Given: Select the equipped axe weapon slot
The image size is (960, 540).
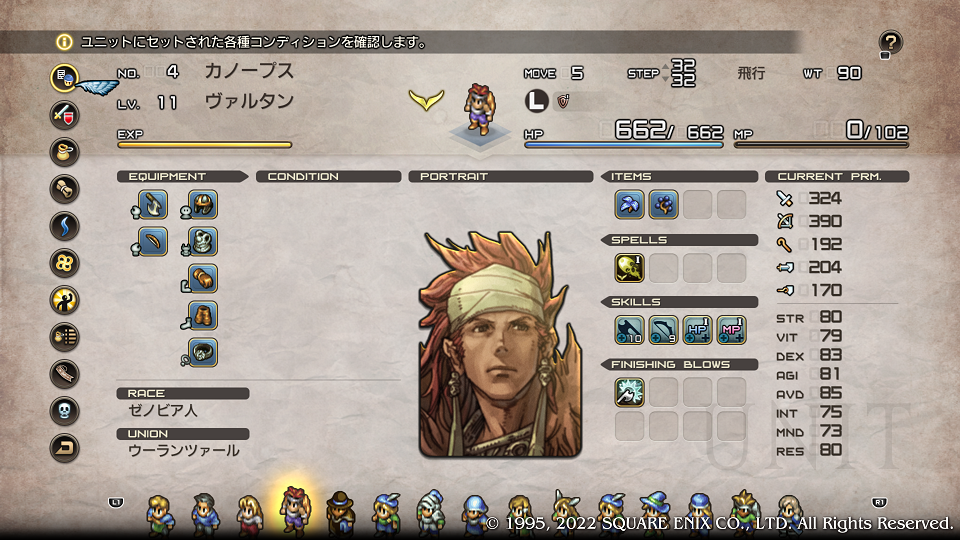Looking at the screenshot, I should pyautogui.click(x=152, y=204).
